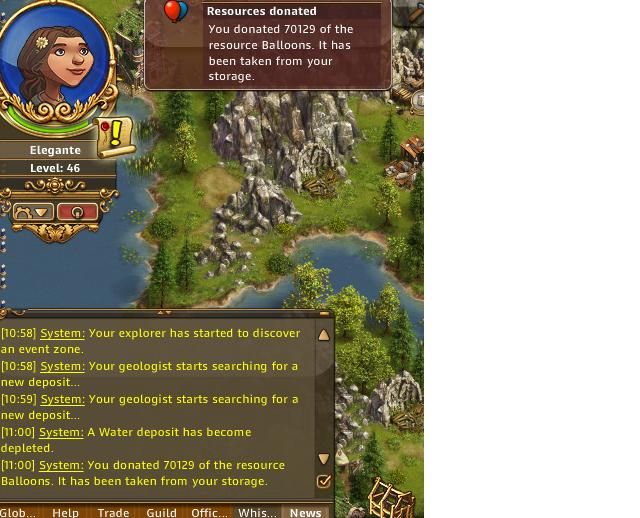Click the chat scroll-down arrow
The height and width of the screenshot is (518, 640).
pyautogui.click(x=324, y=459)
